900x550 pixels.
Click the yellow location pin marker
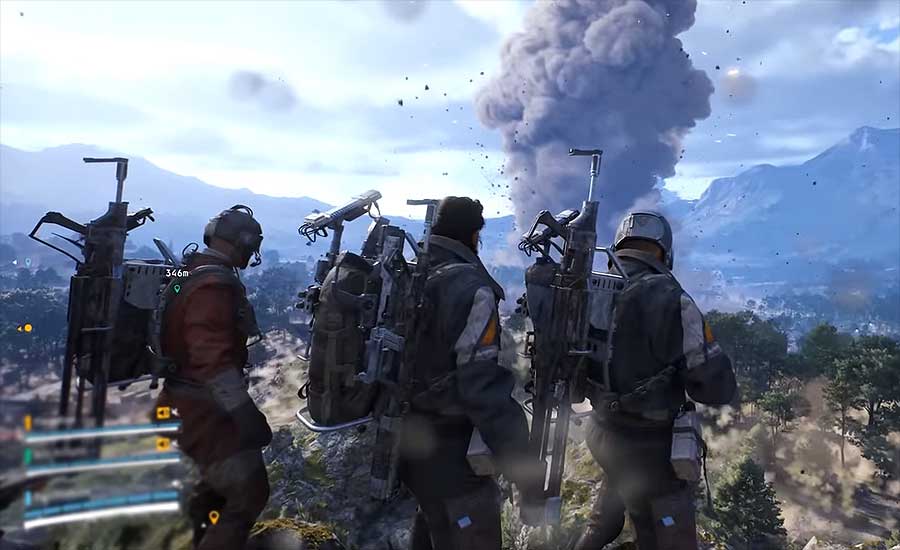(213, 517)
